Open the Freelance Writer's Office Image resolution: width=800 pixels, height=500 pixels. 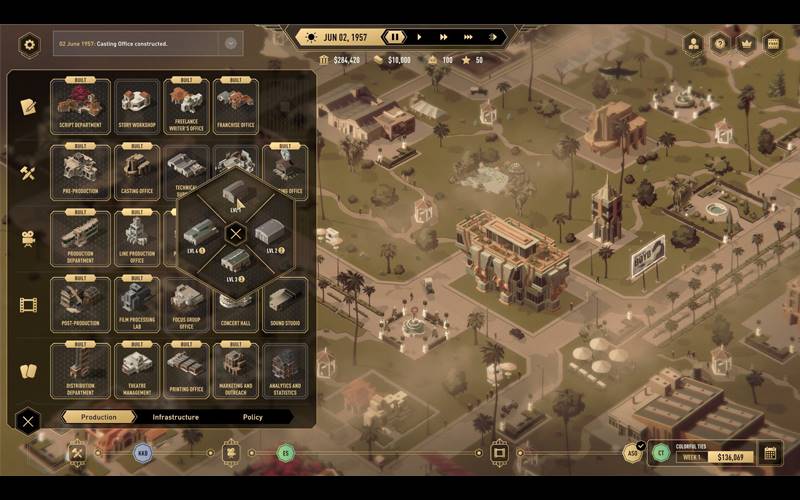186,105
